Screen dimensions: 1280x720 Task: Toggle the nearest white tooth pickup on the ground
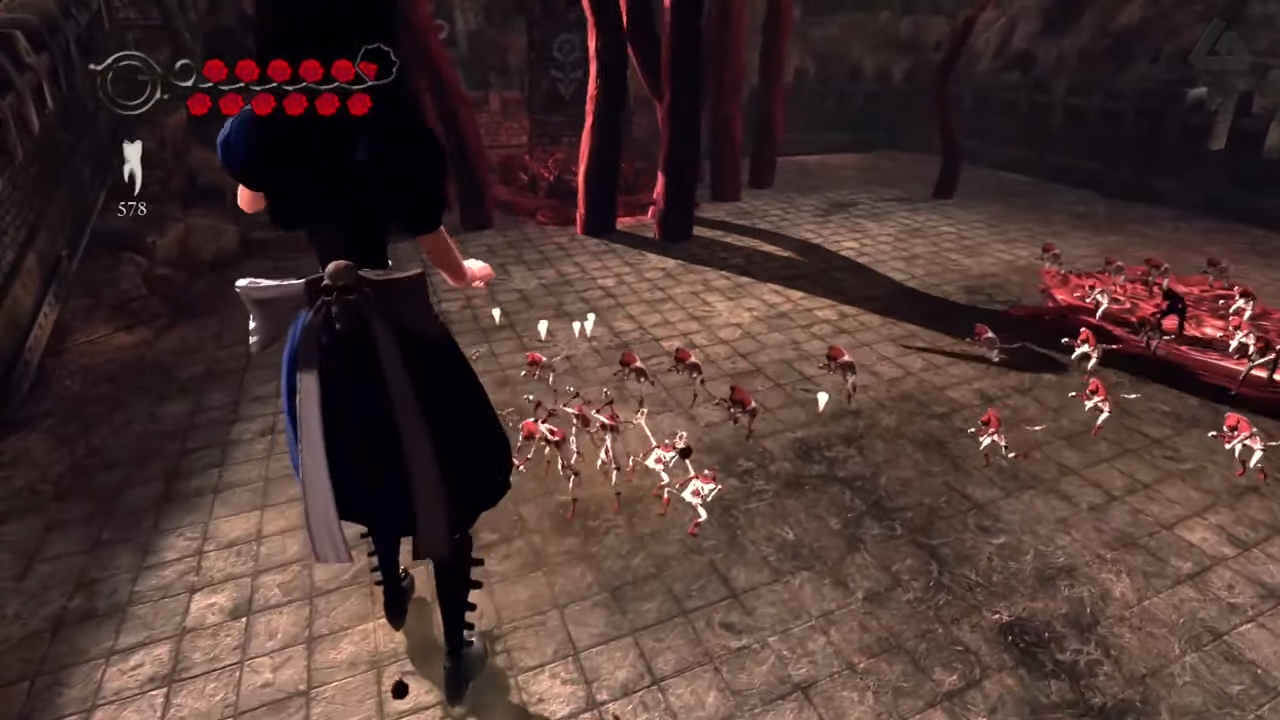point(497,318)
